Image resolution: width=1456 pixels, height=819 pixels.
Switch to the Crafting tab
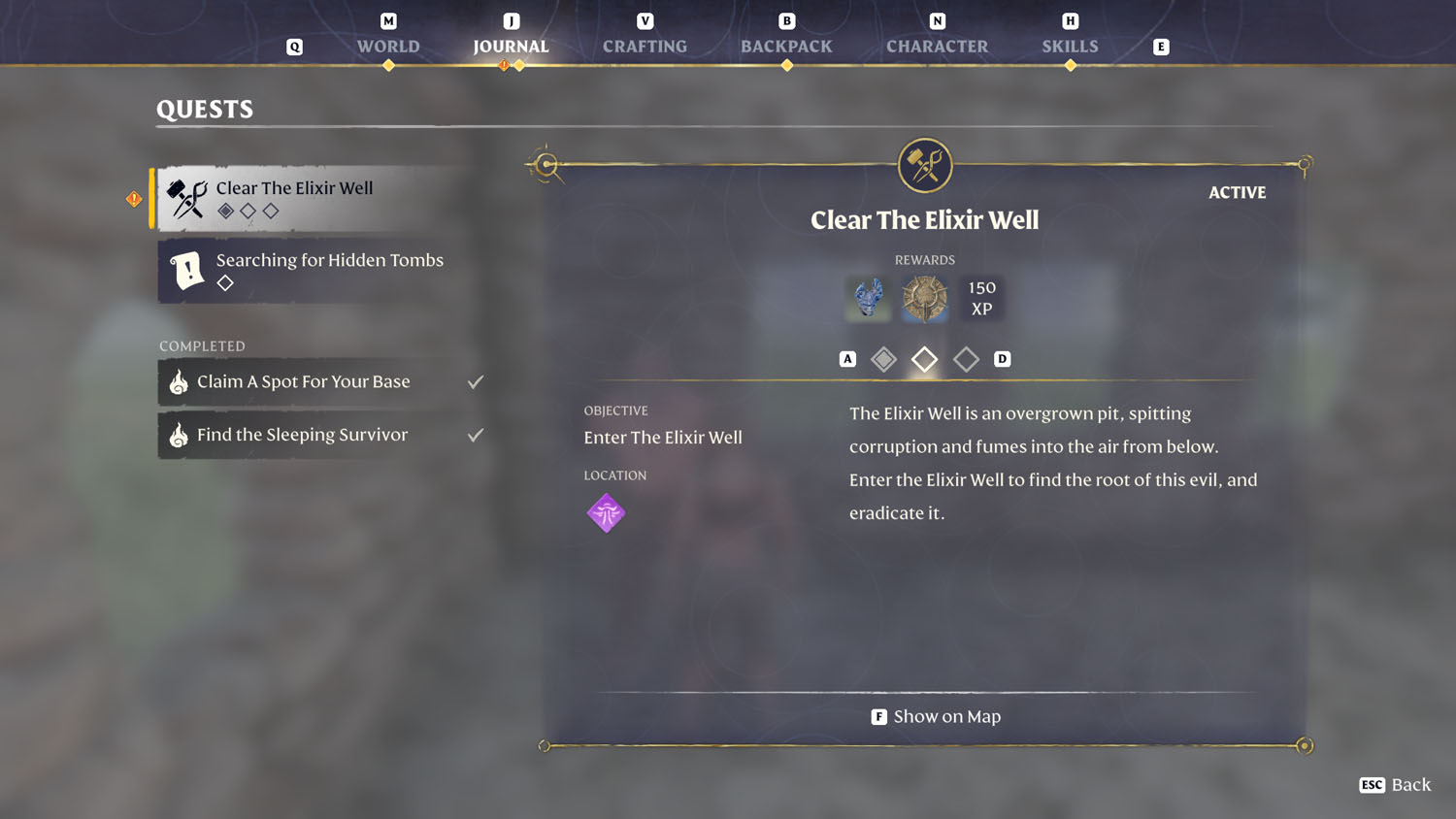click(x=645, y=46)
